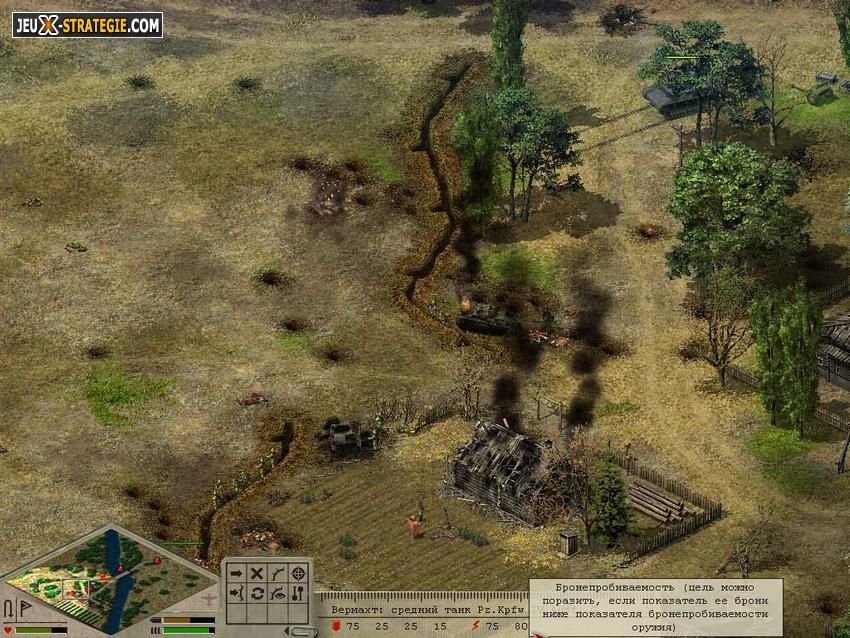The width and height of the screenshot is (850, 638).
Task: Activate the circular arrows rotate command
Action: pos(256,593)
